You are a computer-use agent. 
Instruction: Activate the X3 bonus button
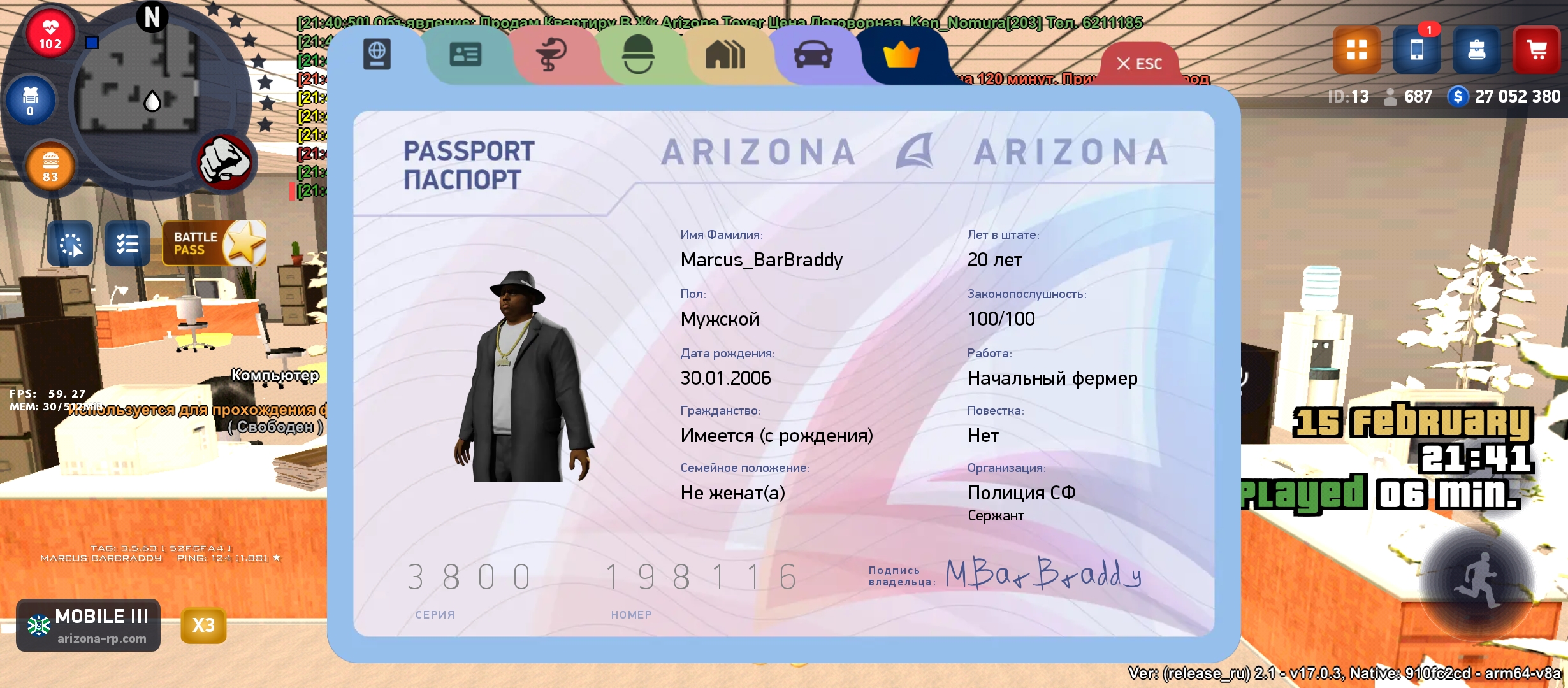click(203, 625)
